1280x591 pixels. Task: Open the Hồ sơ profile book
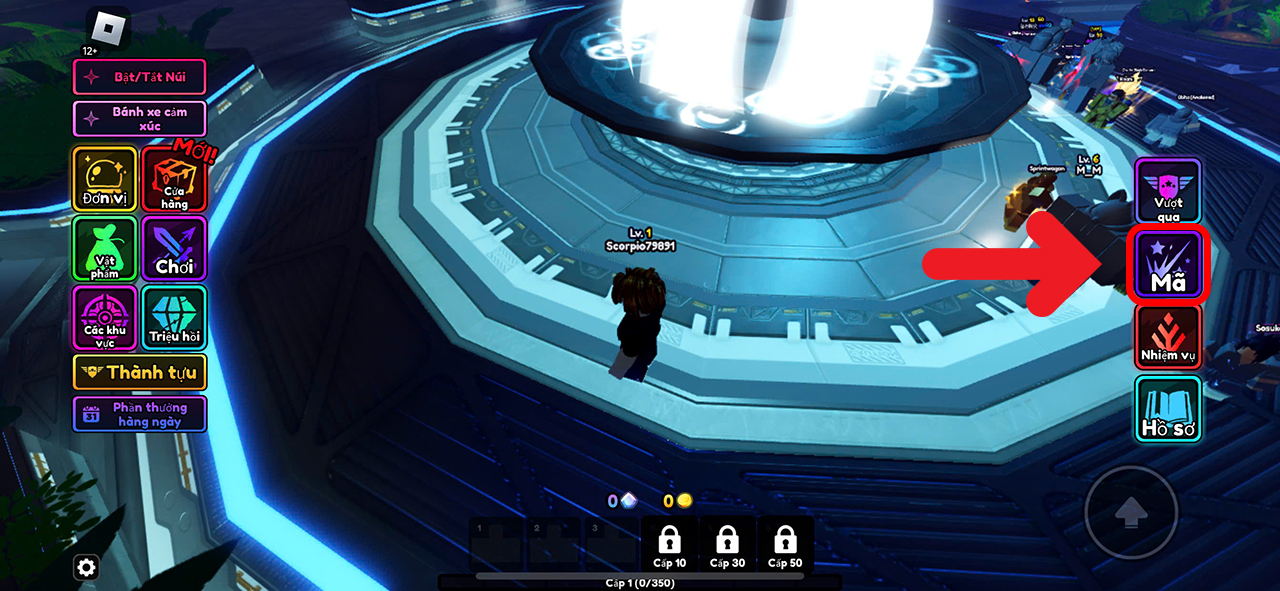point(1167,409)
